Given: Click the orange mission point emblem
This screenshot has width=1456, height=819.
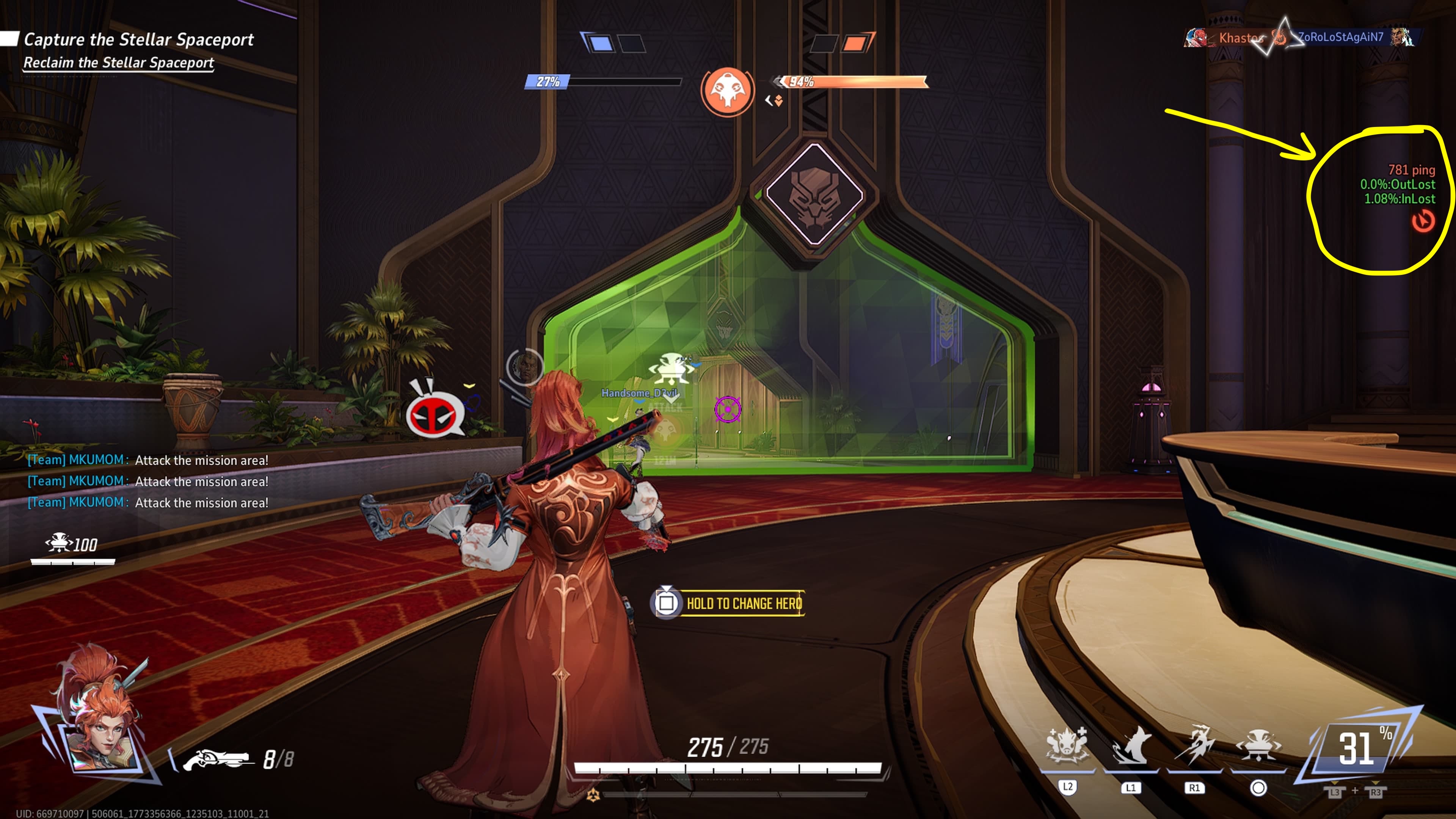Looking at the screenshot, I should pyautogui.click(x=727, y=91).
